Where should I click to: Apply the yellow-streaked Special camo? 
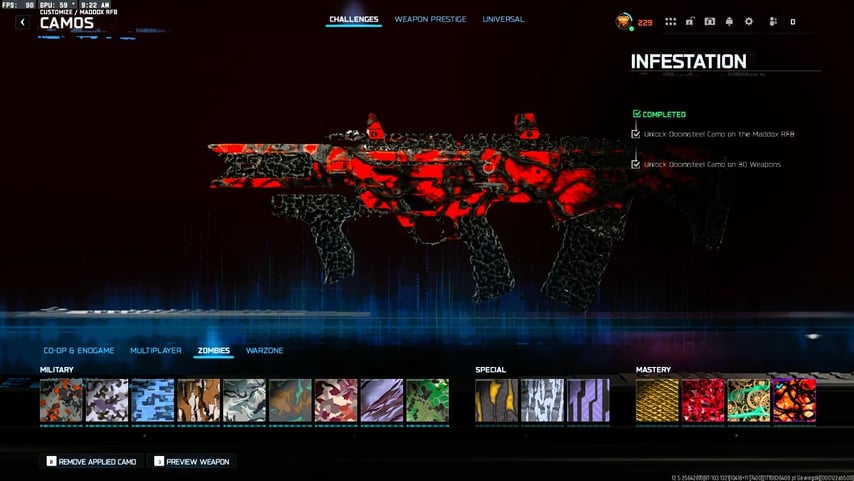pos(497,400)
